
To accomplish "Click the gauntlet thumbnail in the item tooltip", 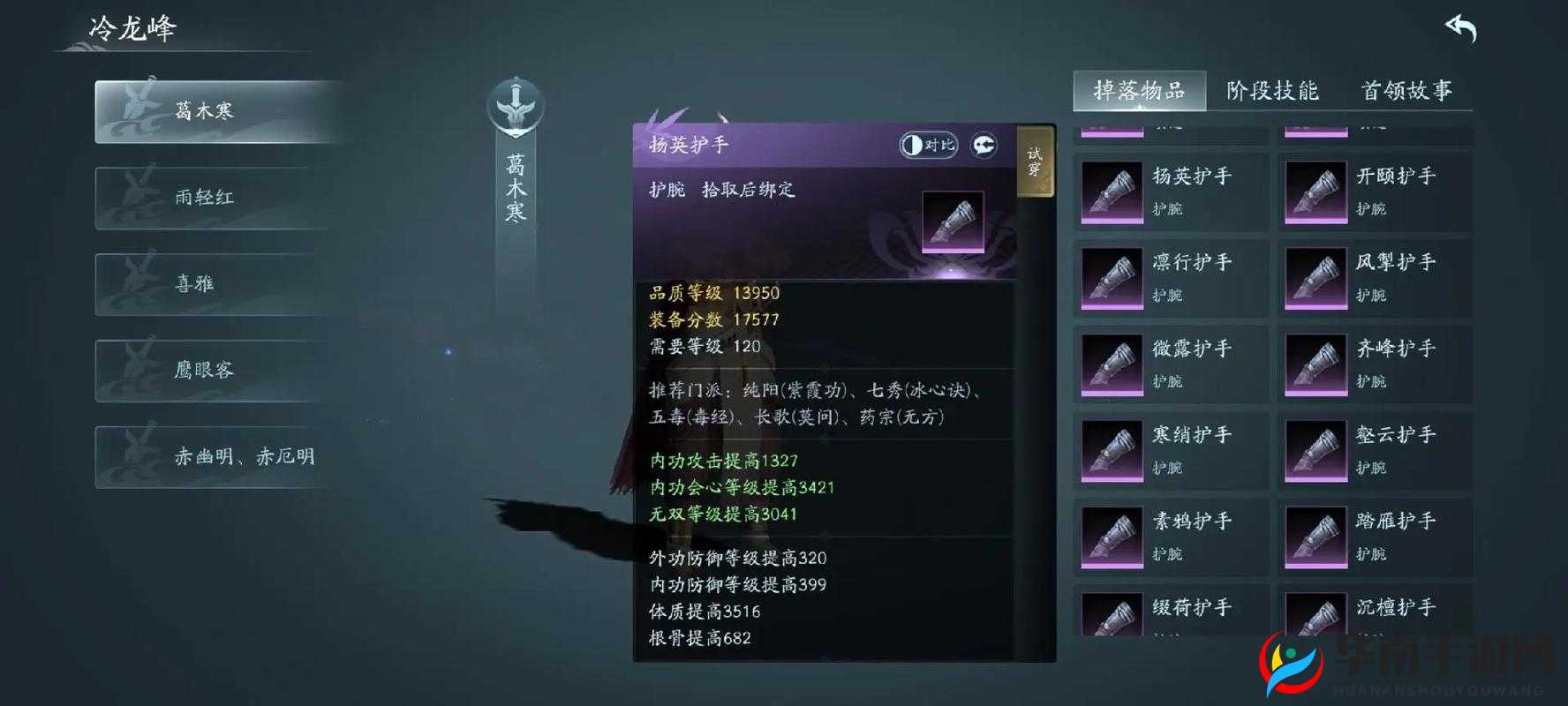I will coord(952,221).
